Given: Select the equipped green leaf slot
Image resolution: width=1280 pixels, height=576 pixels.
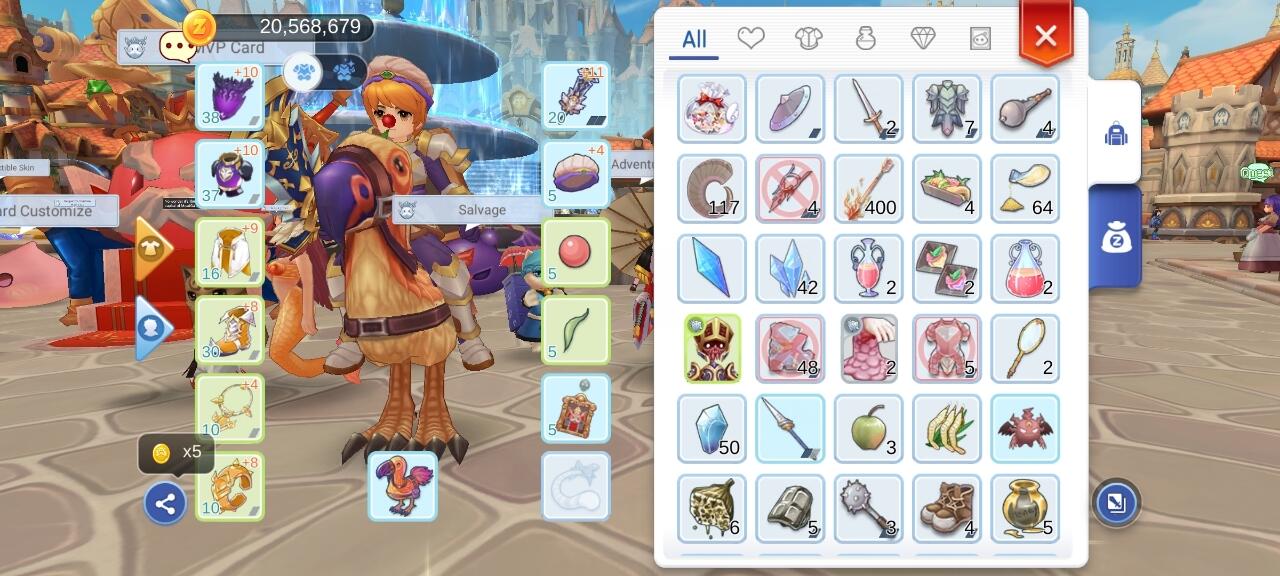Looking at the screenshot, I should (x=575, y=330).
